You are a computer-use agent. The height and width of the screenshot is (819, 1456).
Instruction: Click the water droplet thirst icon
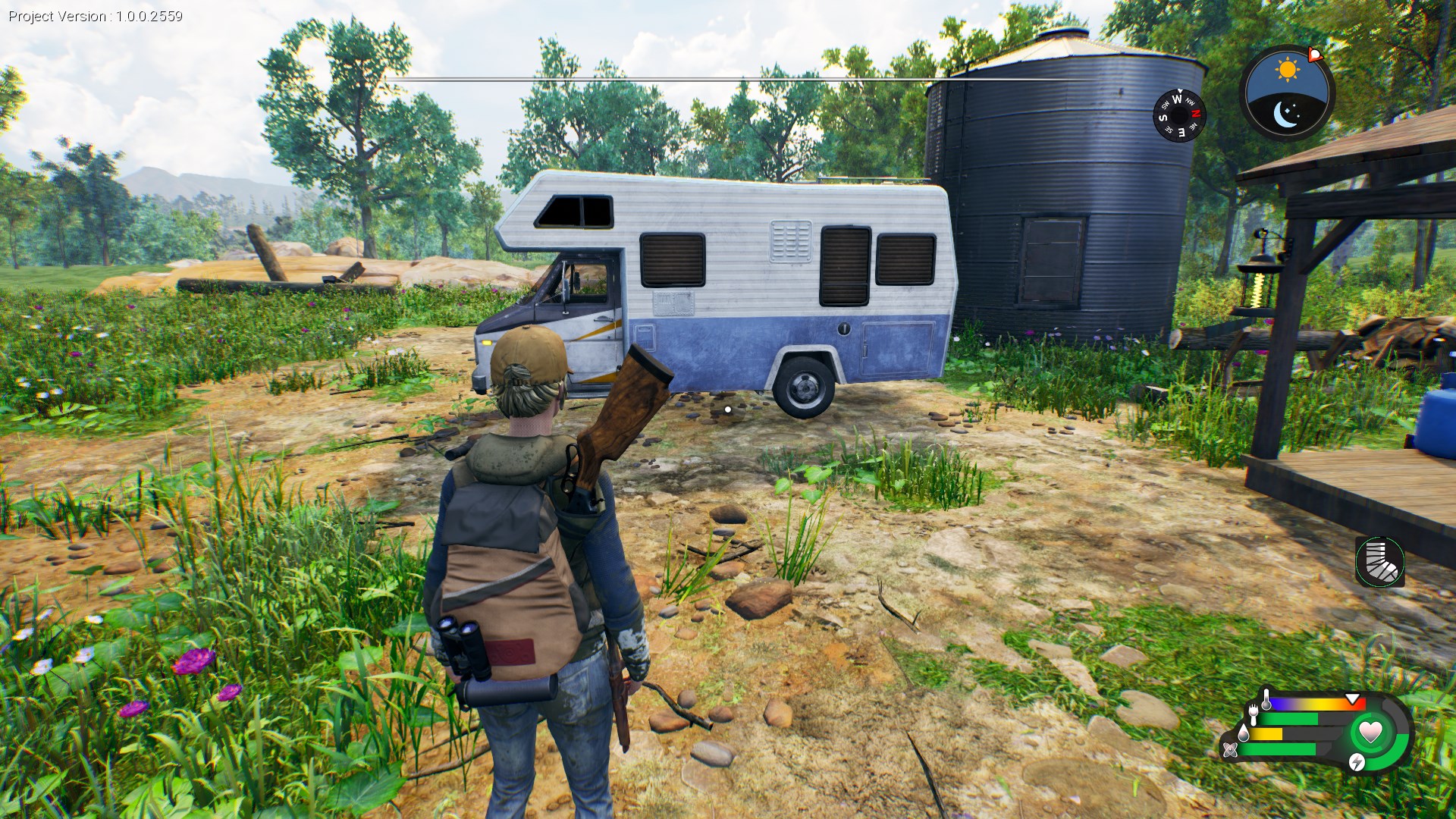point(1244,733)
